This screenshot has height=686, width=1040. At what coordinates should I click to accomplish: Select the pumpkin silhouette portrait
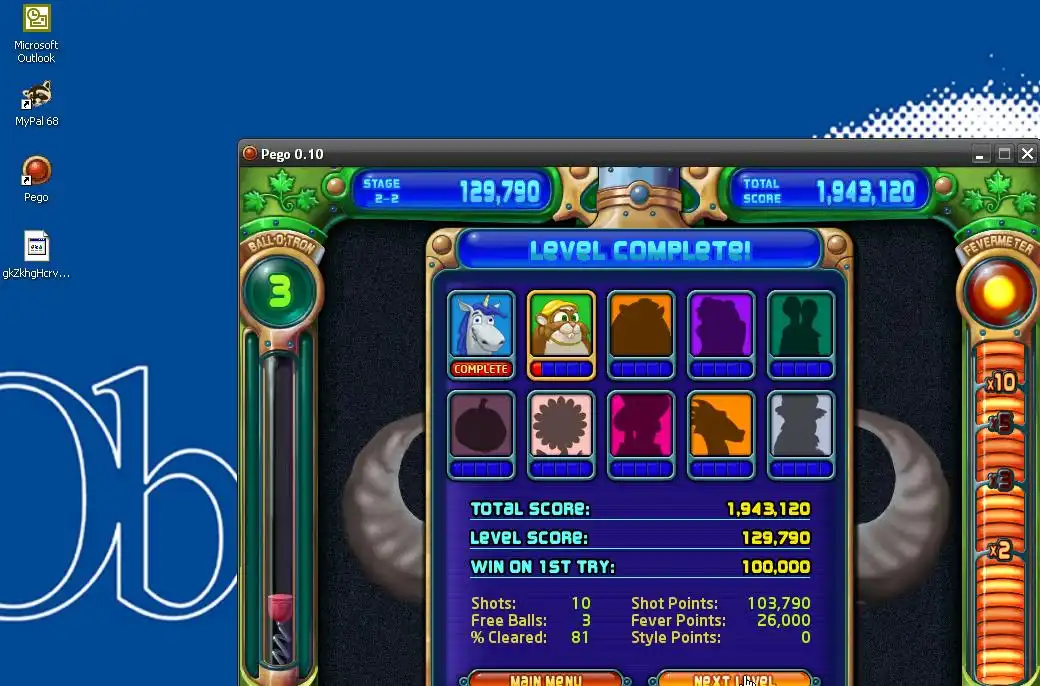pos(481,425)
